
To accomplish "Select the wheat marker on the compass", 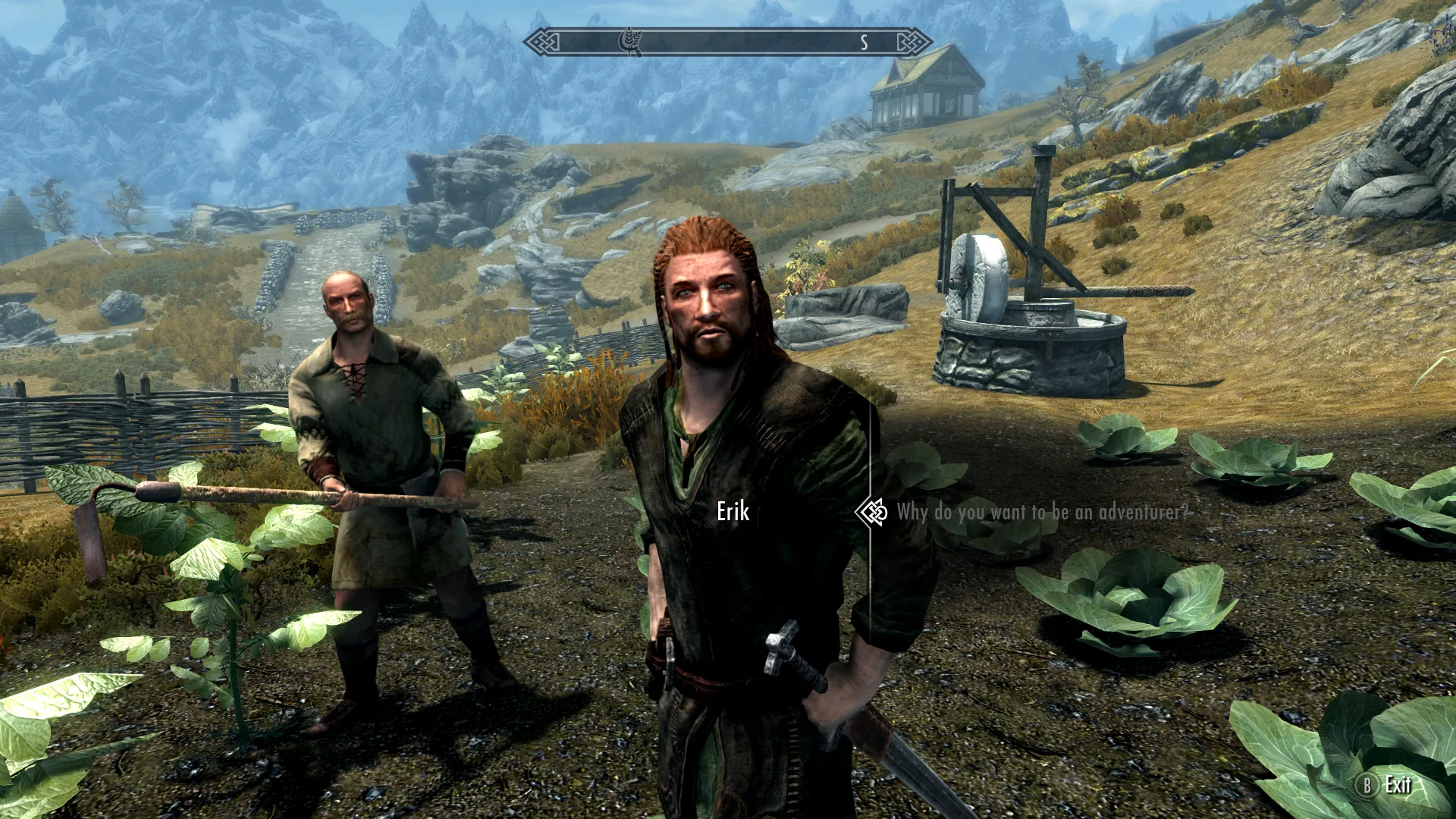I will click(630, 42).
